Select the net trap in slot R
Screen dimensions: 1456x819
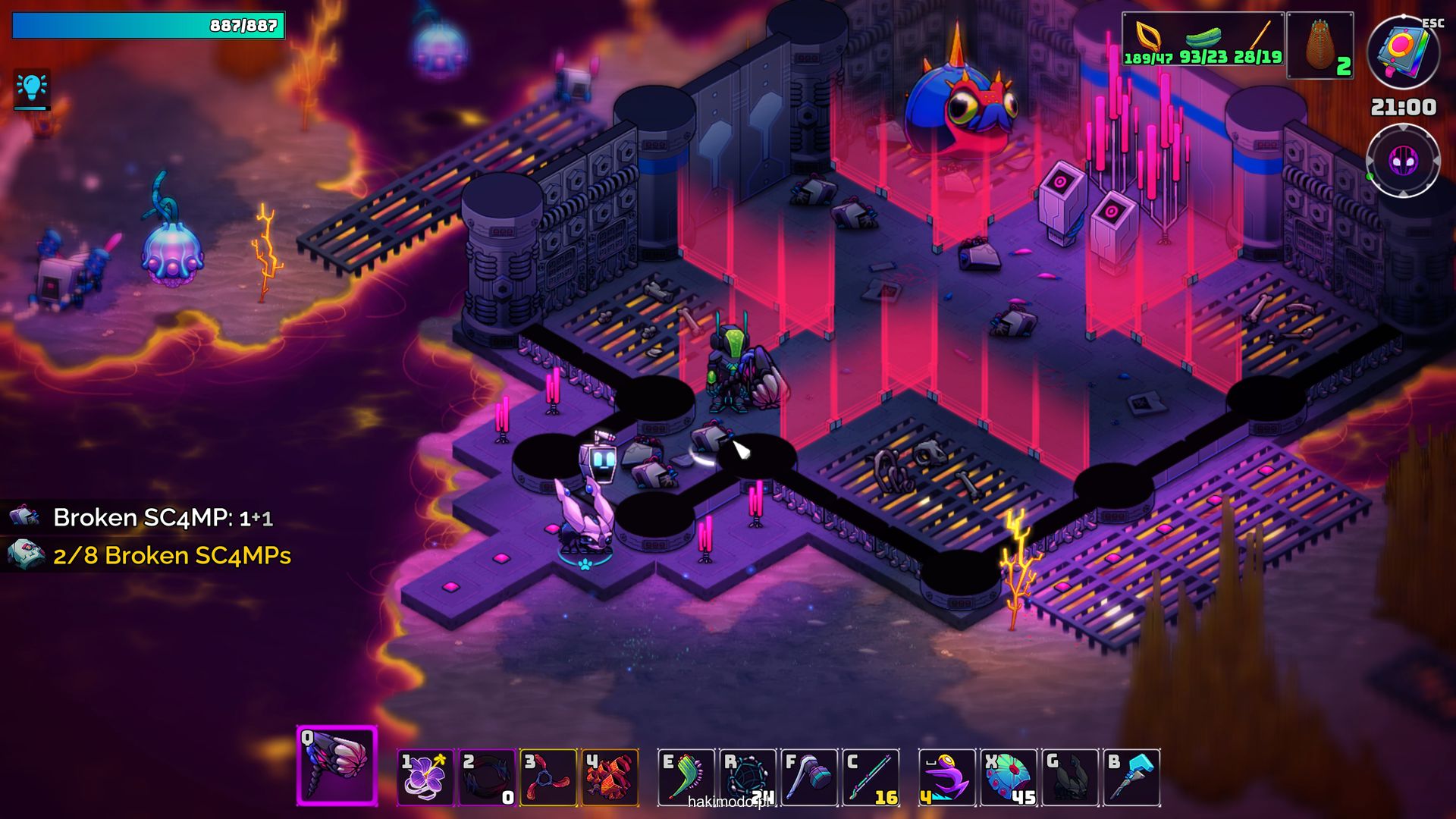tap(748, 777)
